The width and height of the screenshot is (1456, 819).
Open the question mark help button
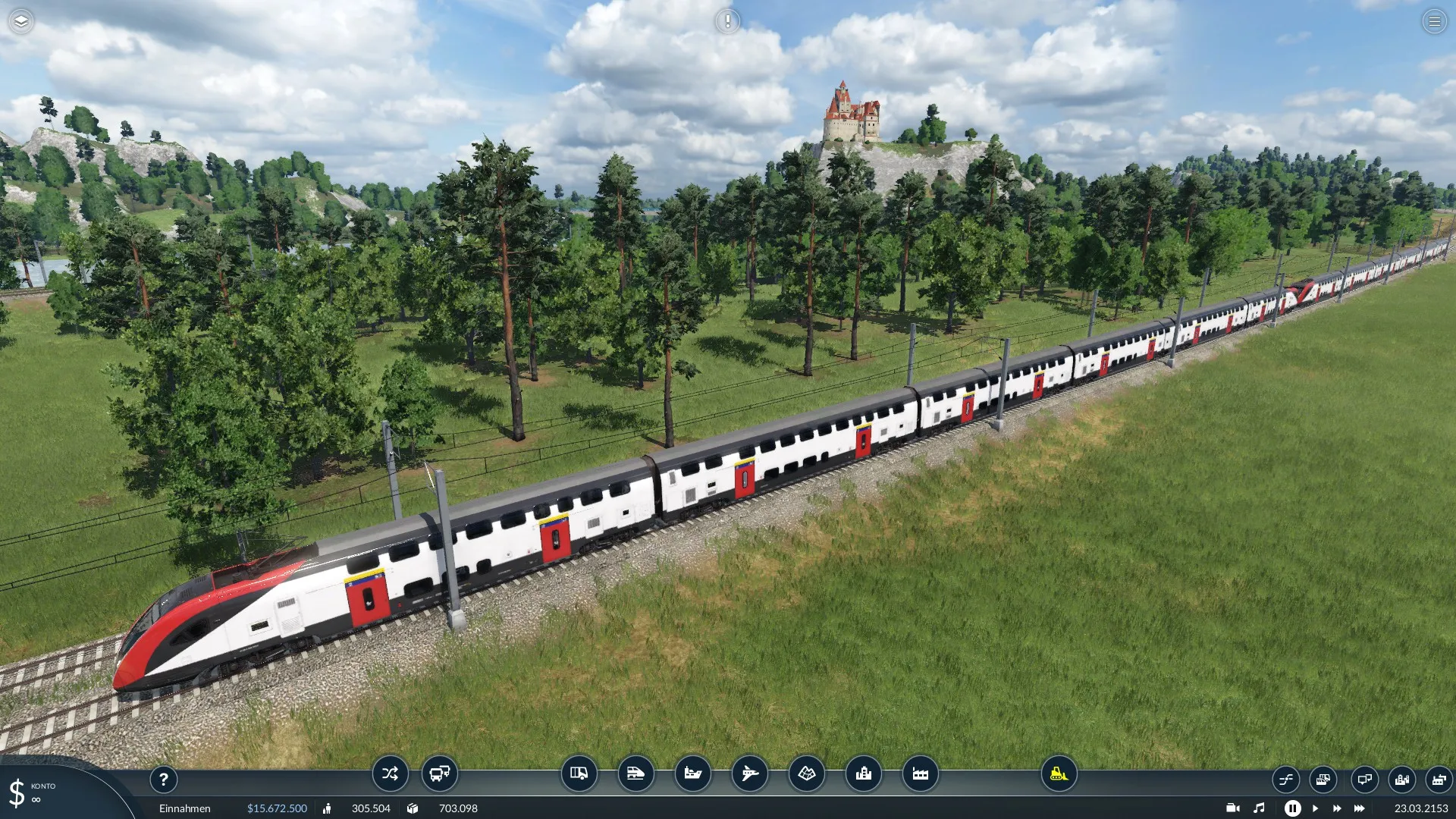click(163, 780)
